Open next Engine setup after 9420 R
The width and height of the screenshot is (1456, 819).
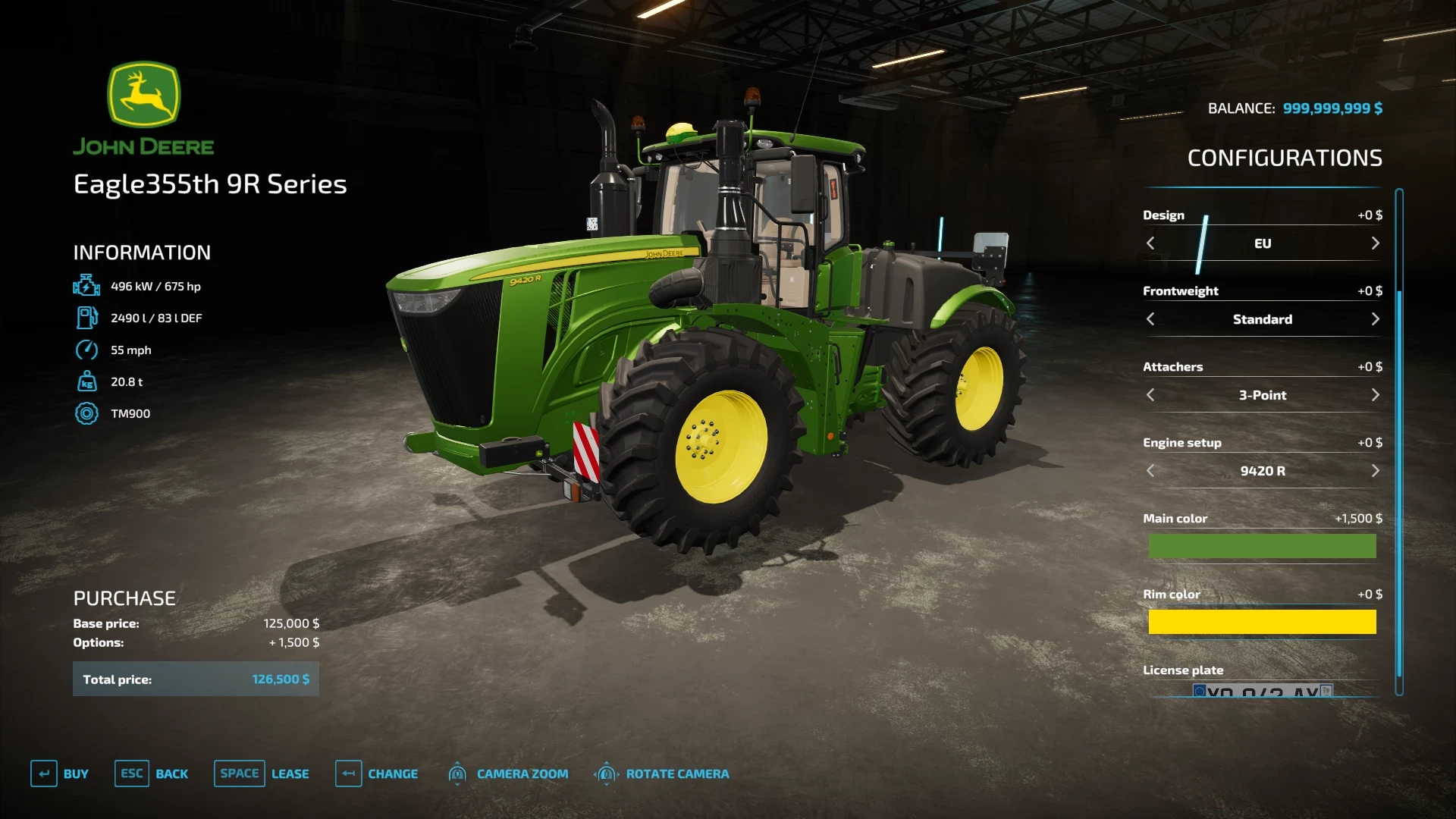point(1375,471)
